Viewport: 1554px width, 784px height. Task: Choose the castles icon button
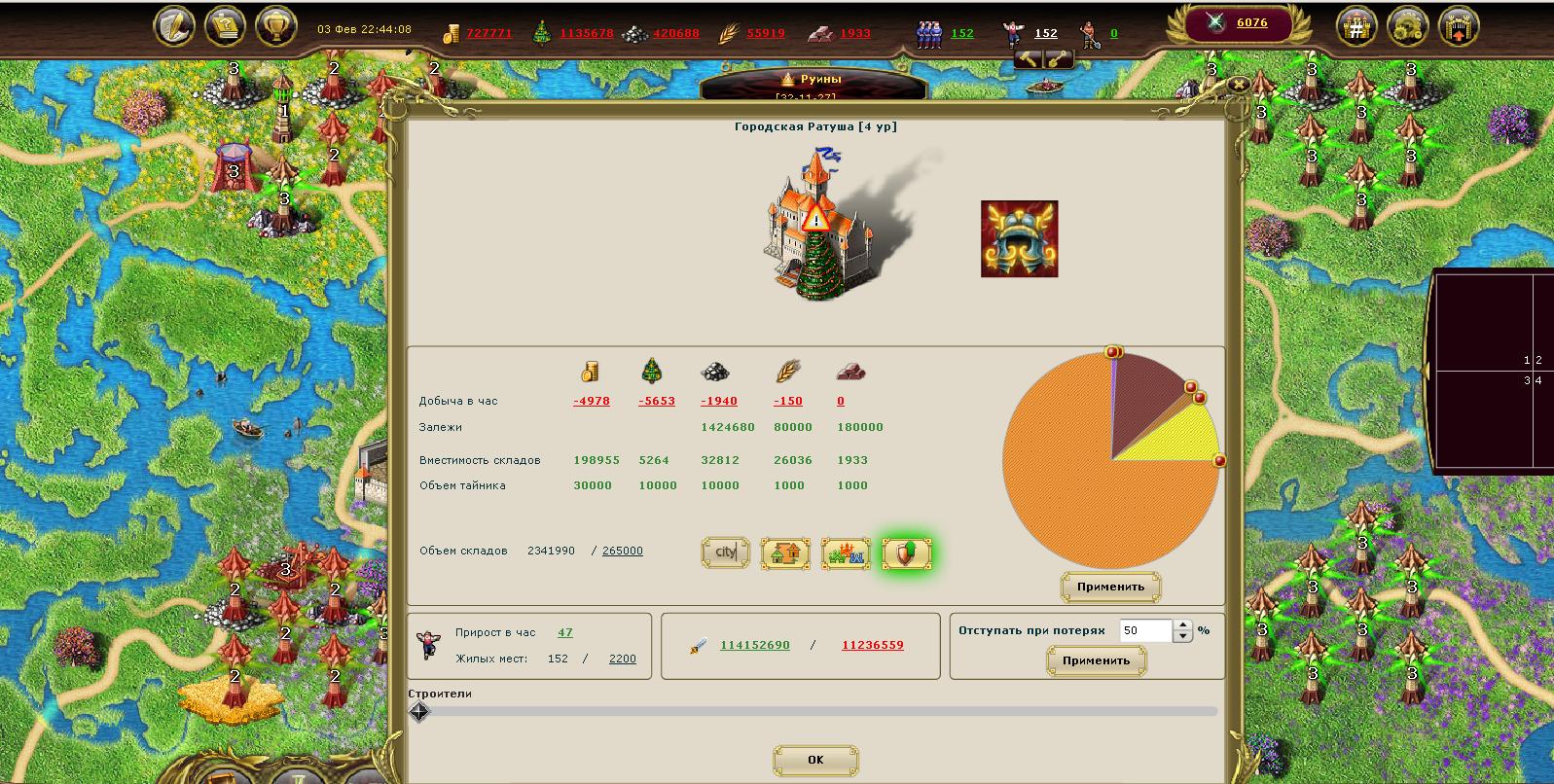coord(846,553)
